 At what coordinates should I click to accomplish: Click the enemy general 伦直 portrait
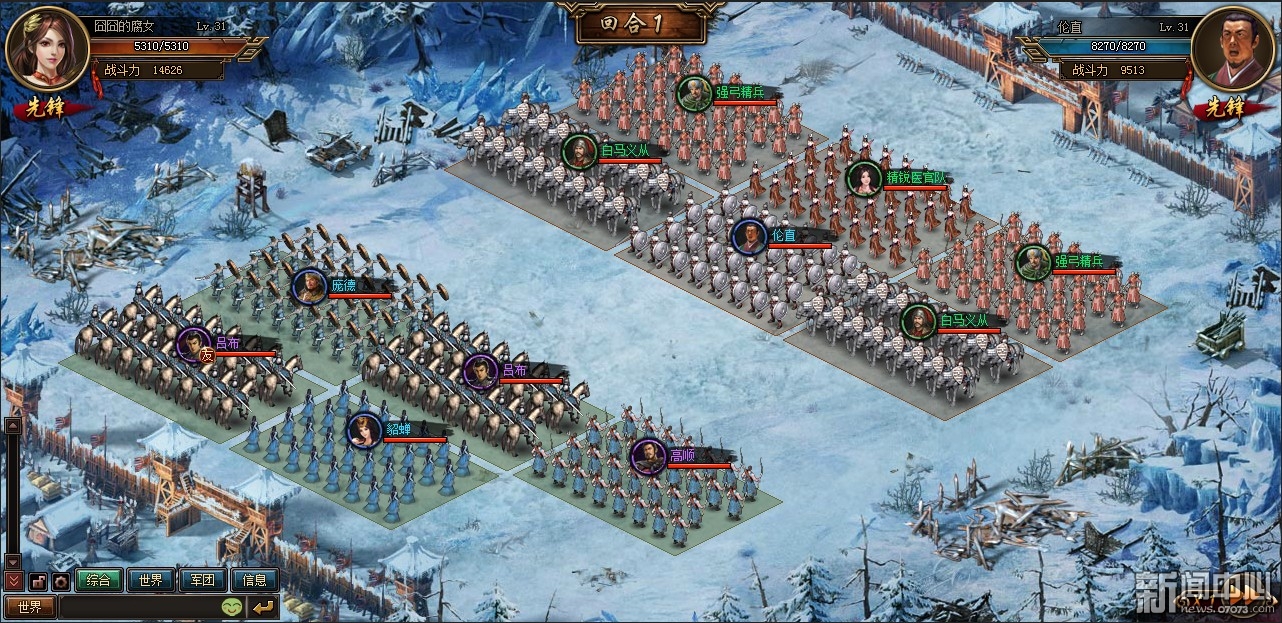point(1233,47)
